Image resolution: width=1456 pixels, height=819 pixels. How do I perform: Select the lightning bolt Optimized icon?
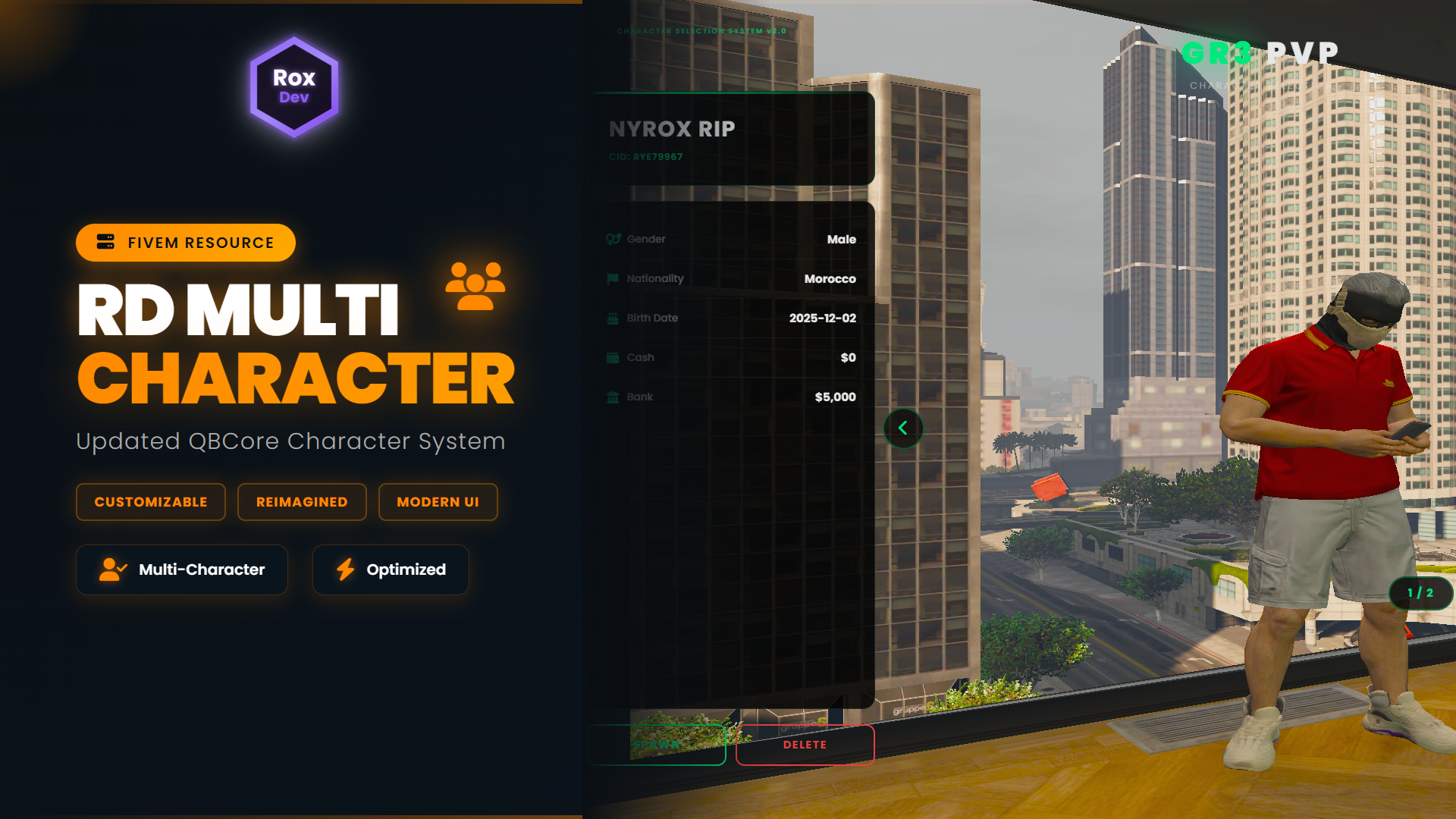[x=347, y=570]
